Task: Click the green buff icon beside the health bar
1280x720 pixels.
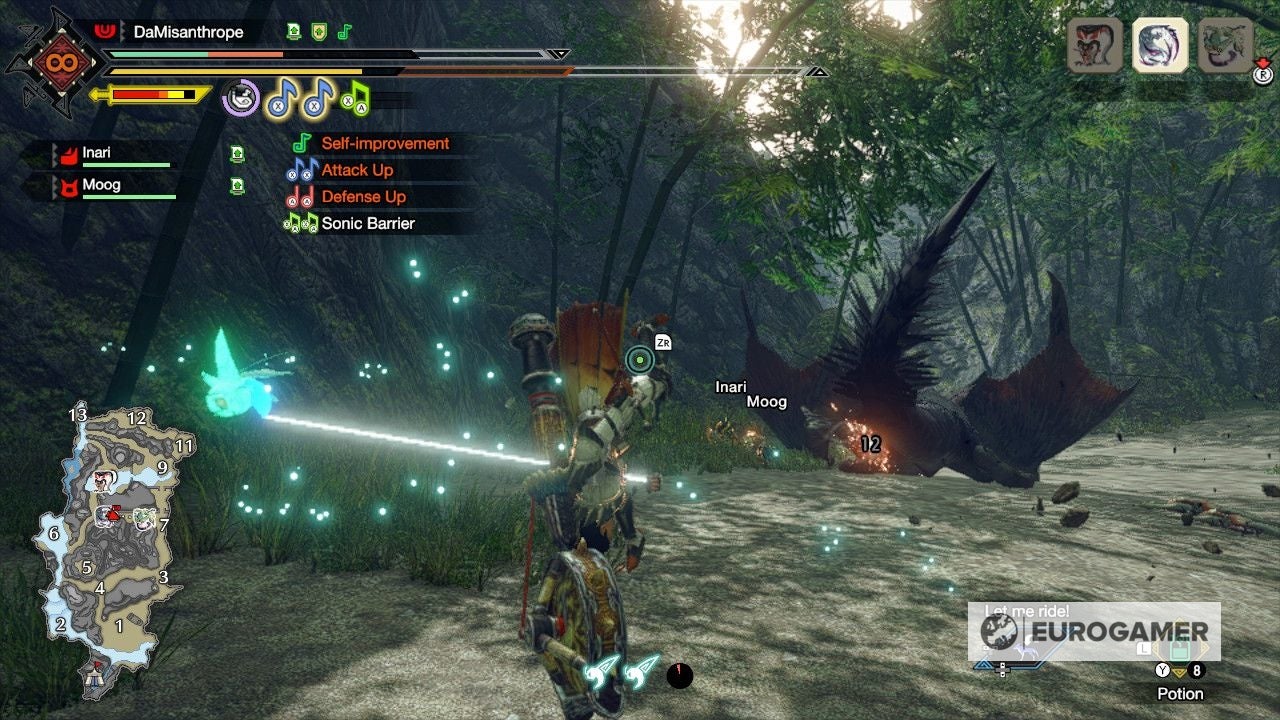Action: 293,31
